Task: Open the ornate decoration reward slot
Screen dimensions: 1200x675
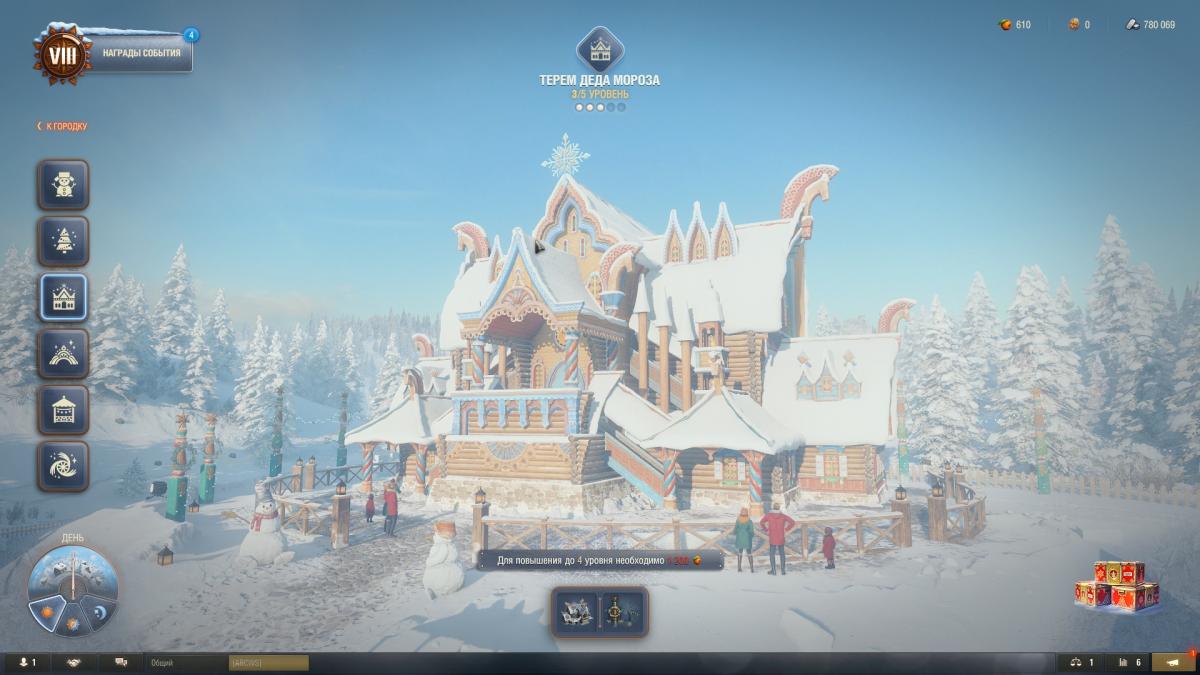Action: (623, 612)
